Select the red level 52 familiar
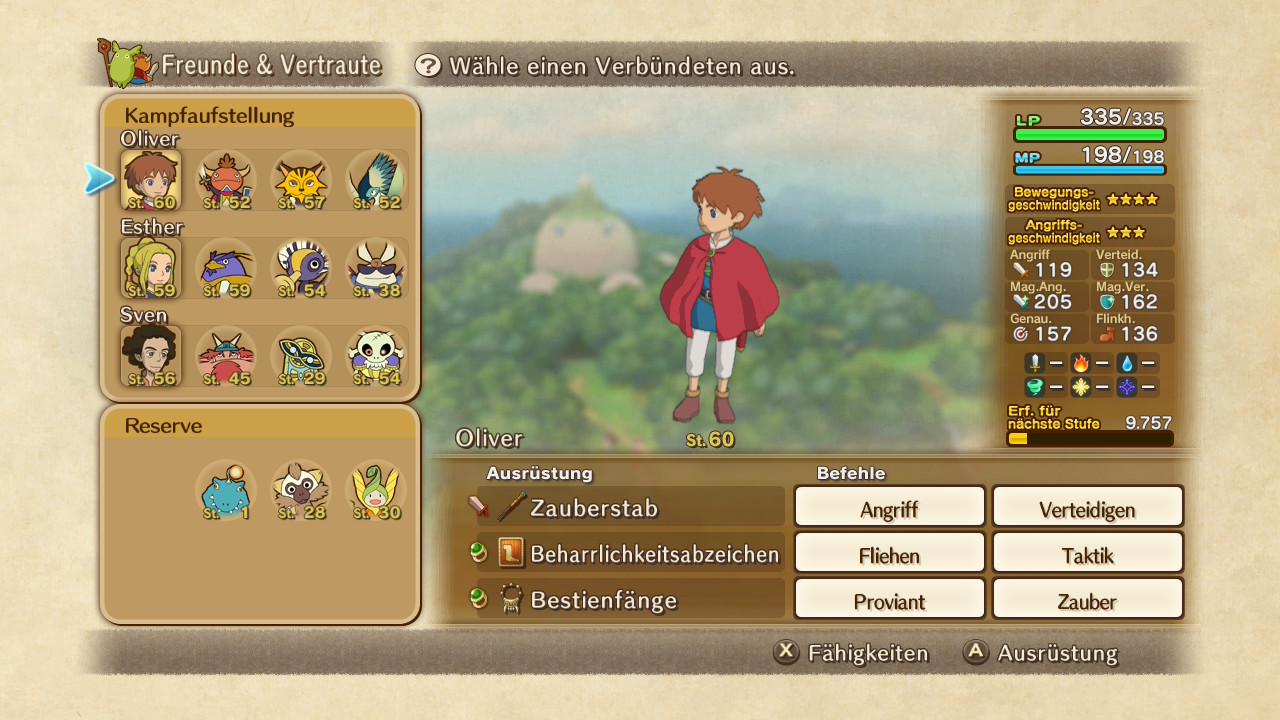This screenshot has height=720, width=1280. 225,181
